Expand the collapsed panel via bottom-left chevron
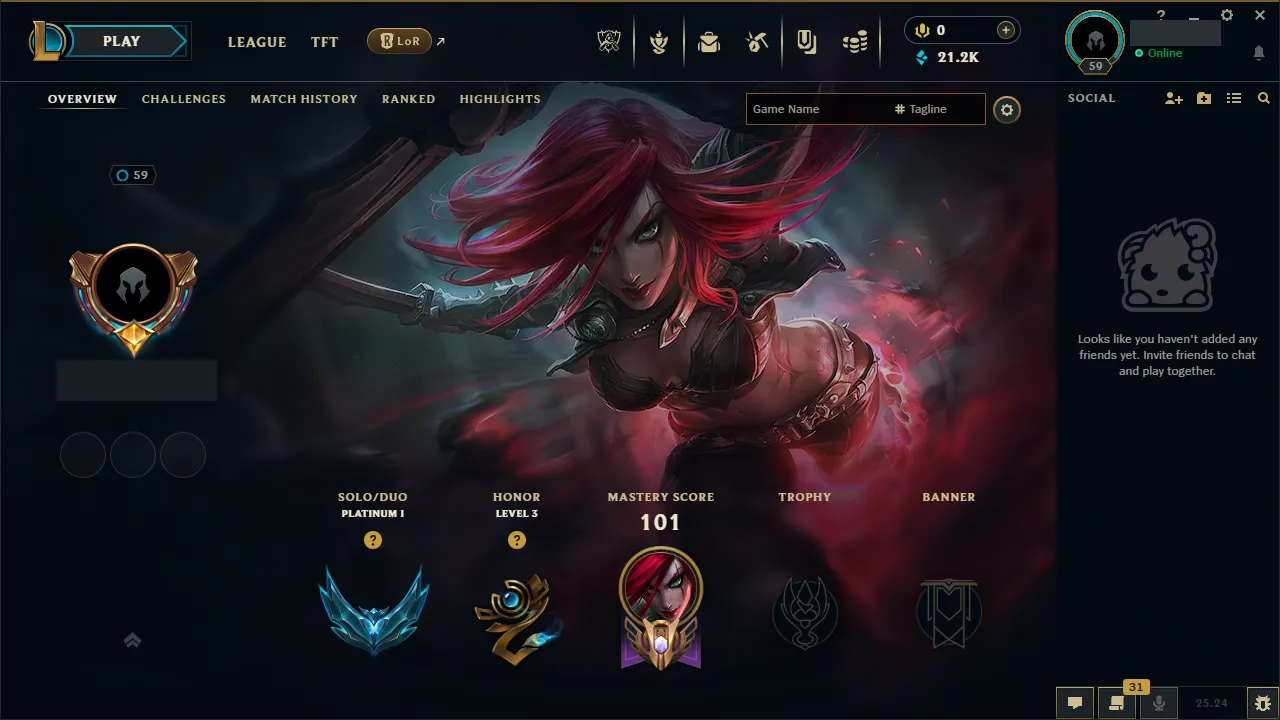Image resolution: width=1280 pixels, height=720 pixels. (x=133, y=640)
